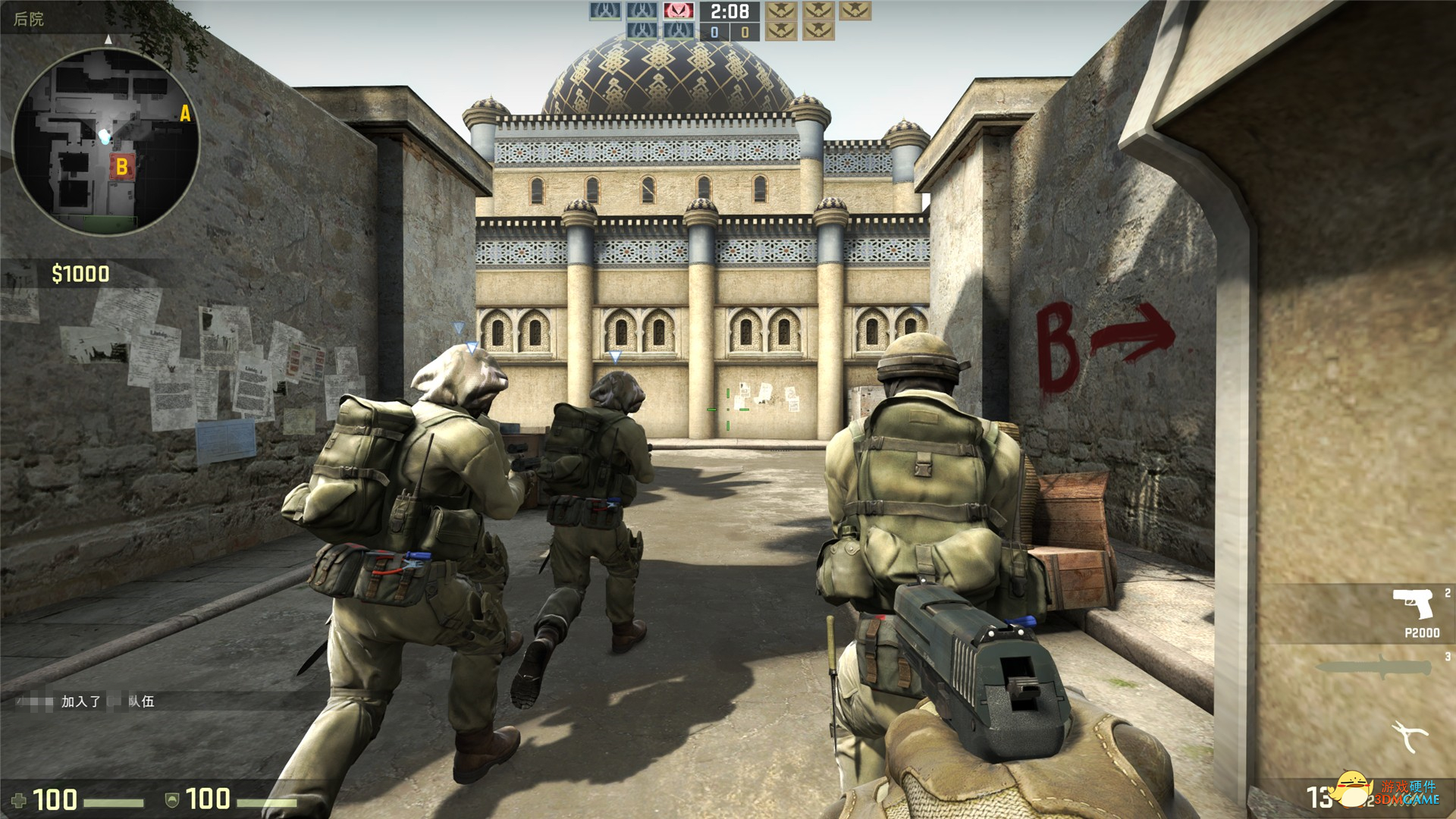The image size is (1456, 819).
Task: Click the health cross icon at bottom left
Action: [x=19, y=800]
